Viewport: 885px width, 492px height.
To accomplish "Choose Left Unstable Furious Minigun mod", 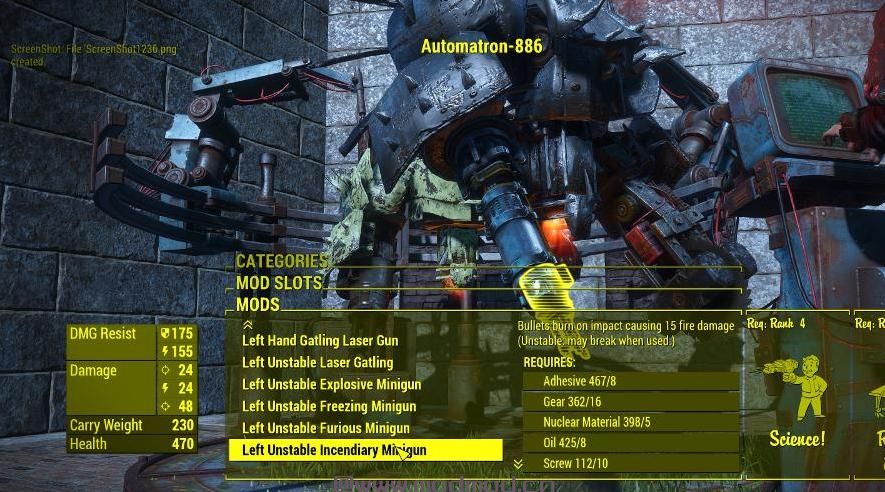I will tap(326, 429).
